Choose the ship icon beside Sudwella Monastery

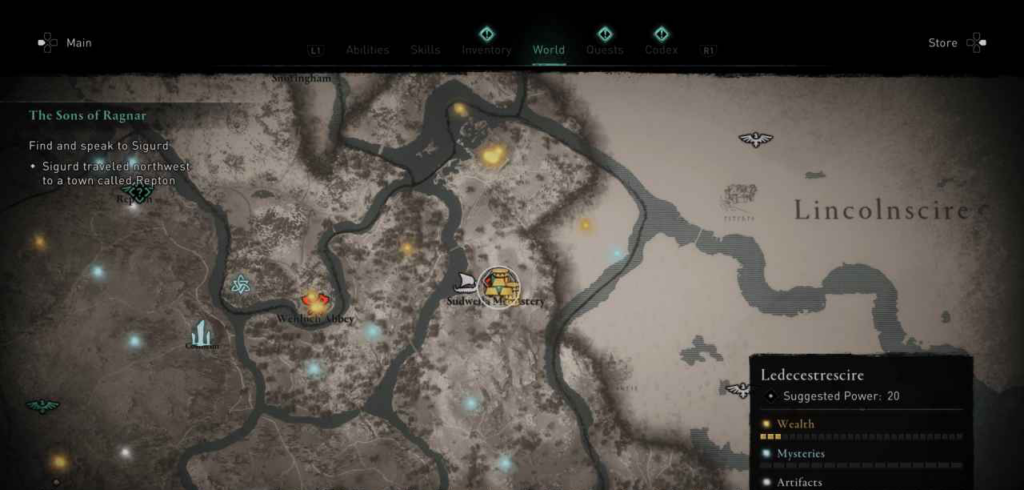click(x=465, y=282)
